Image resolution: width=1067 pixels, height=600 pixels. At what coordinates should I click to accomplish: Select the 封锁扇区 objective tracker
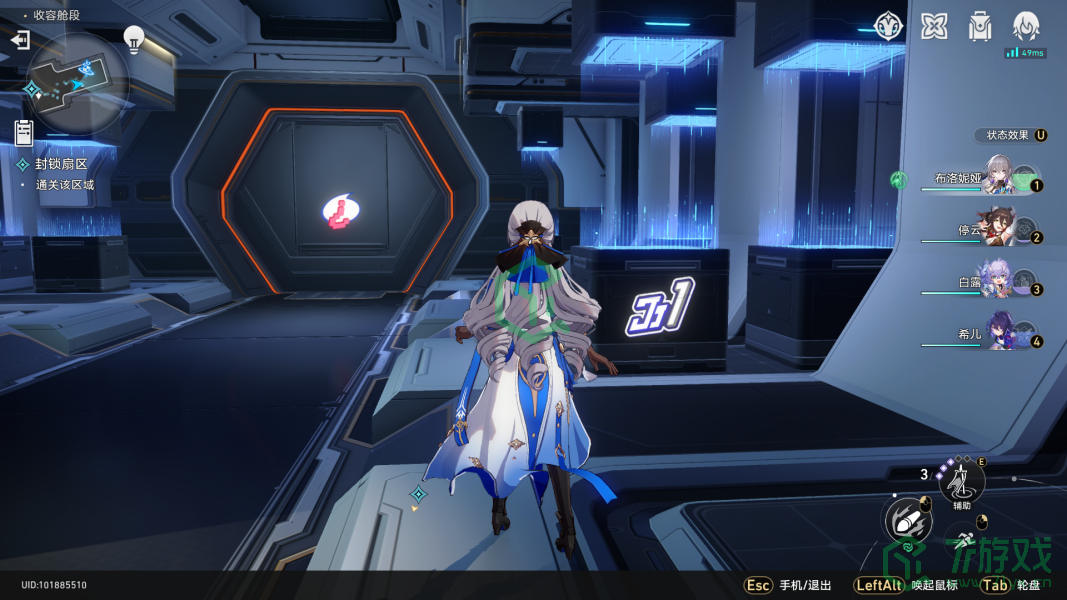coord(61,164)
